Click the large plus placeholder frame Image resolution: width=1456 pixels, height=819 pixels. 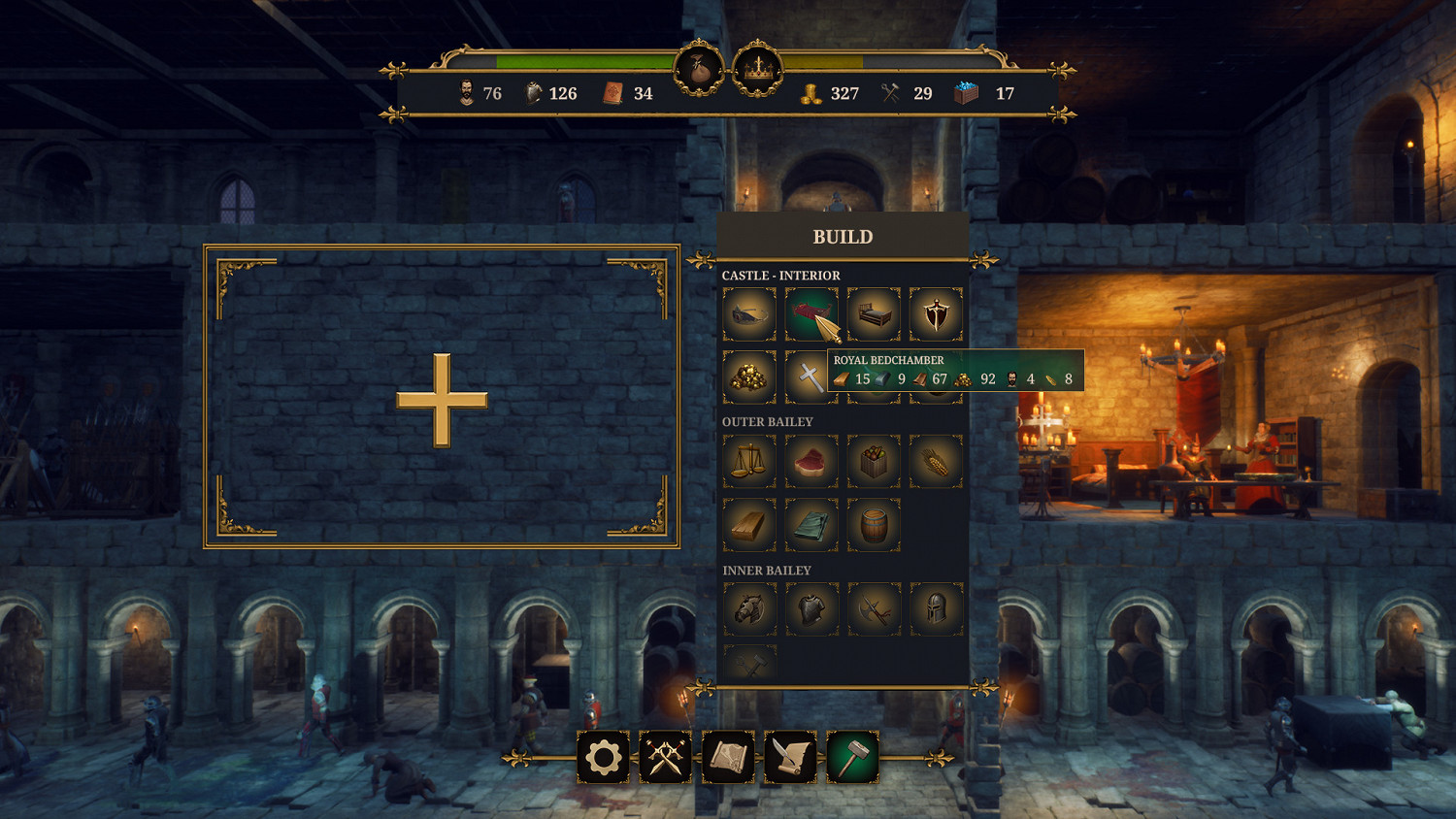(442, 398)
